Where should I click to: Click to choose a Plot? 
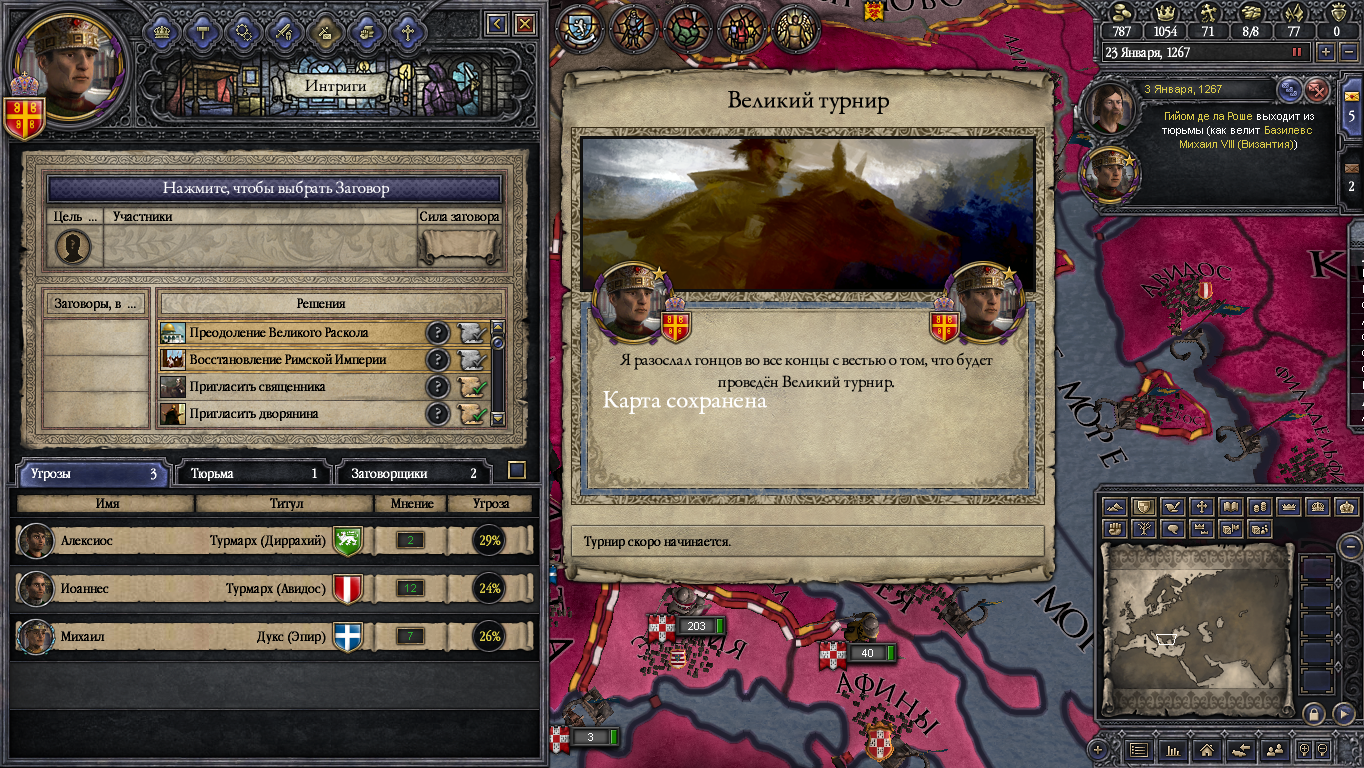275,188
